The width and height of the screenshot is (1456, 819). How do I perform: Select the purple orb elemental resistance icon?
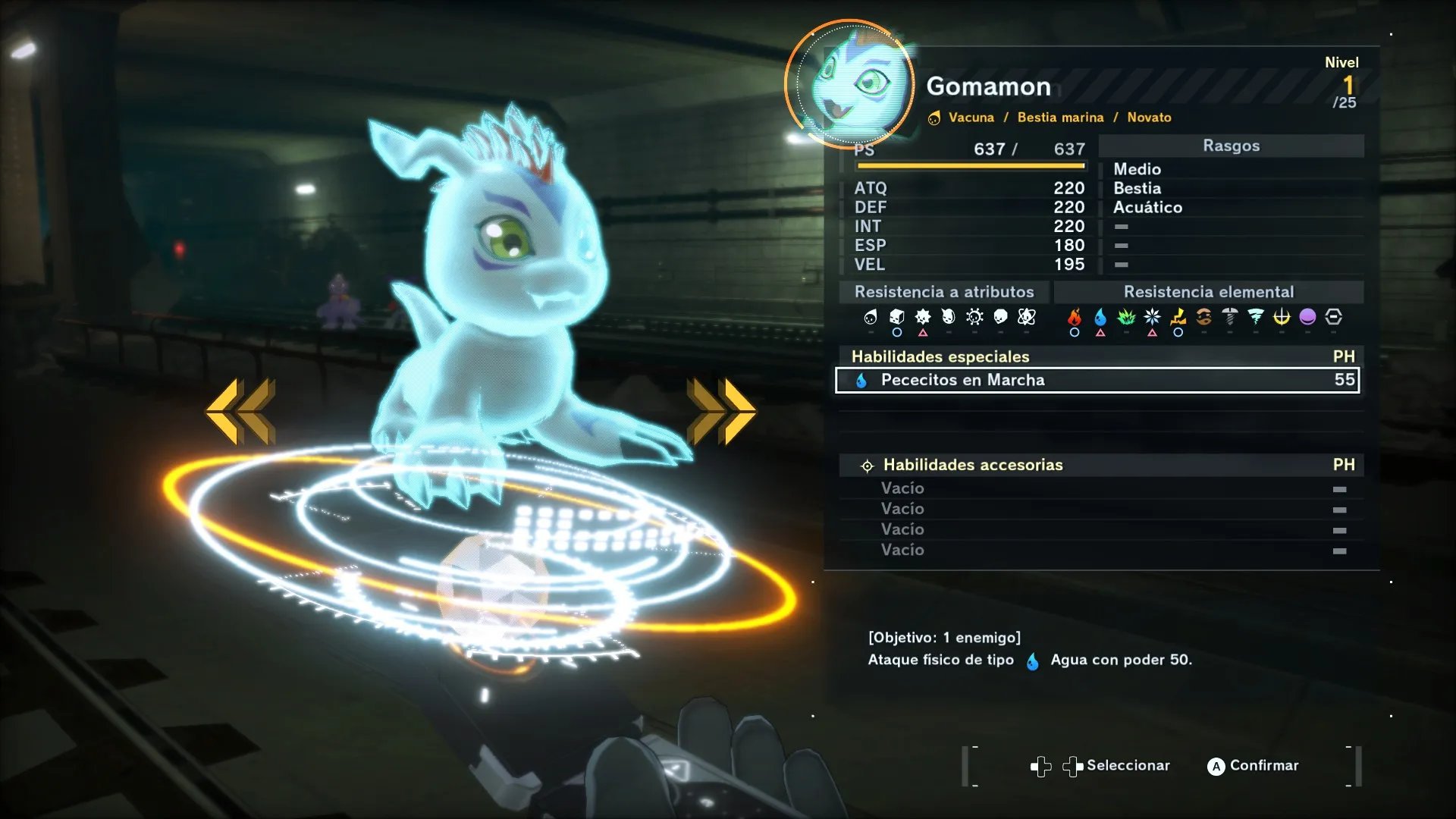coord(1307,317)
